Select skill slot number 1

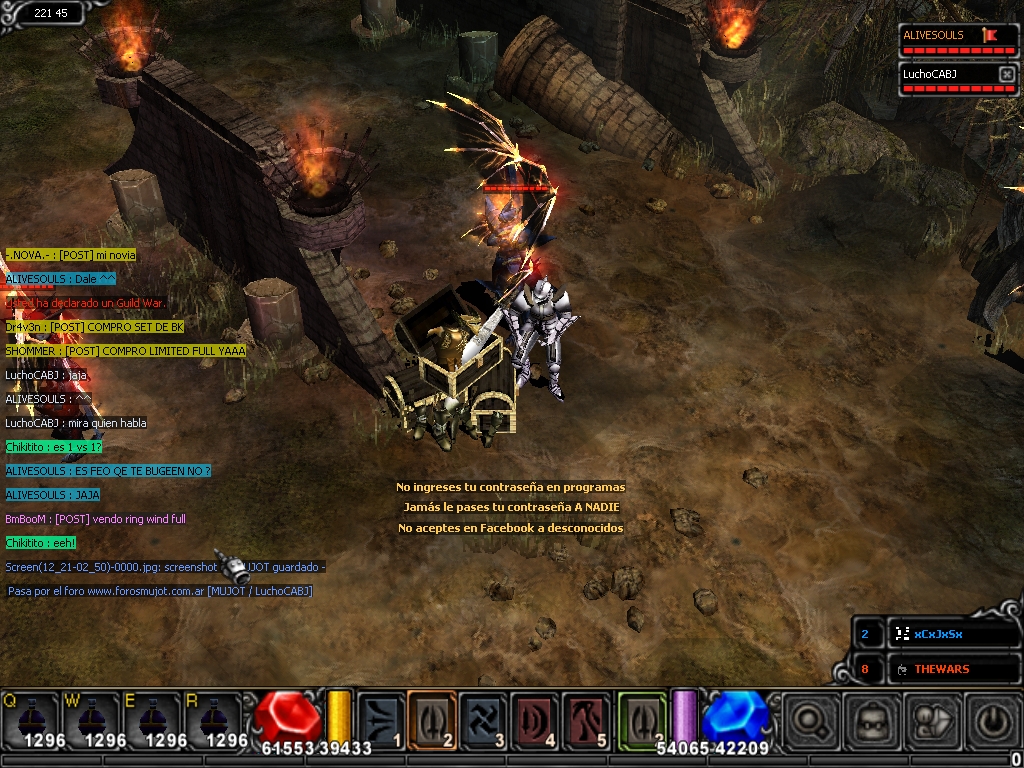pyautogui.click(x=381, y=720)
